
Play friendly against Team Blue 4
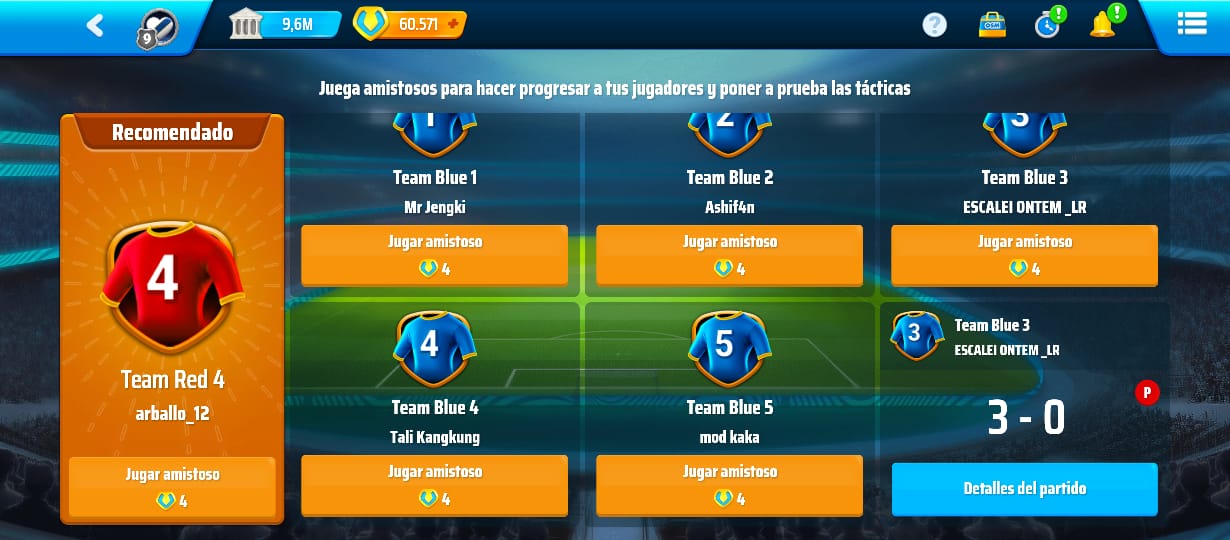pyautogui.click(x=434, y=484)
